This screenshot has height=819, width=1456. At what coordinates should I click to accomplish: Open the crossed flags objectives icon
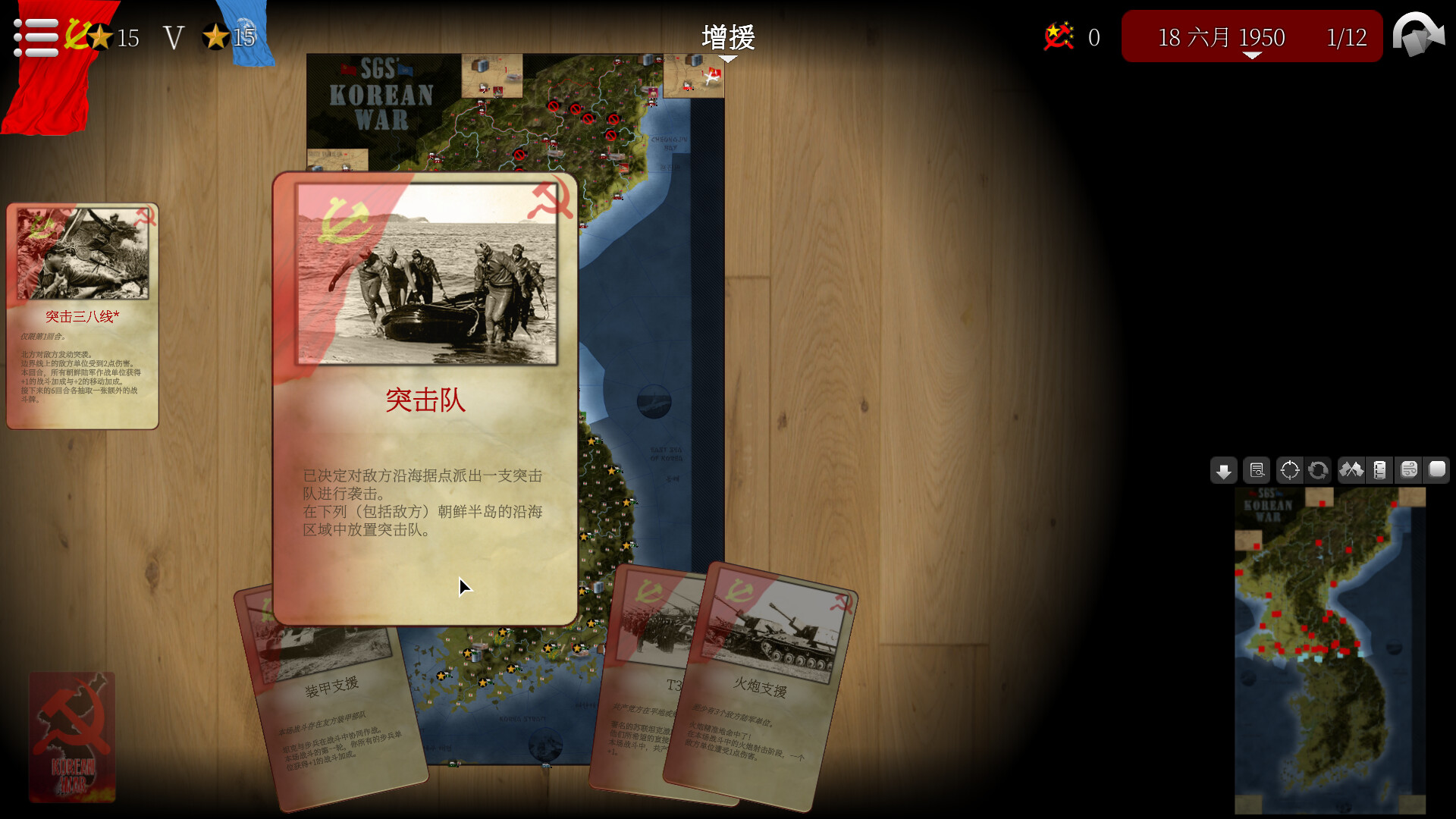[x=1351, y=470]
